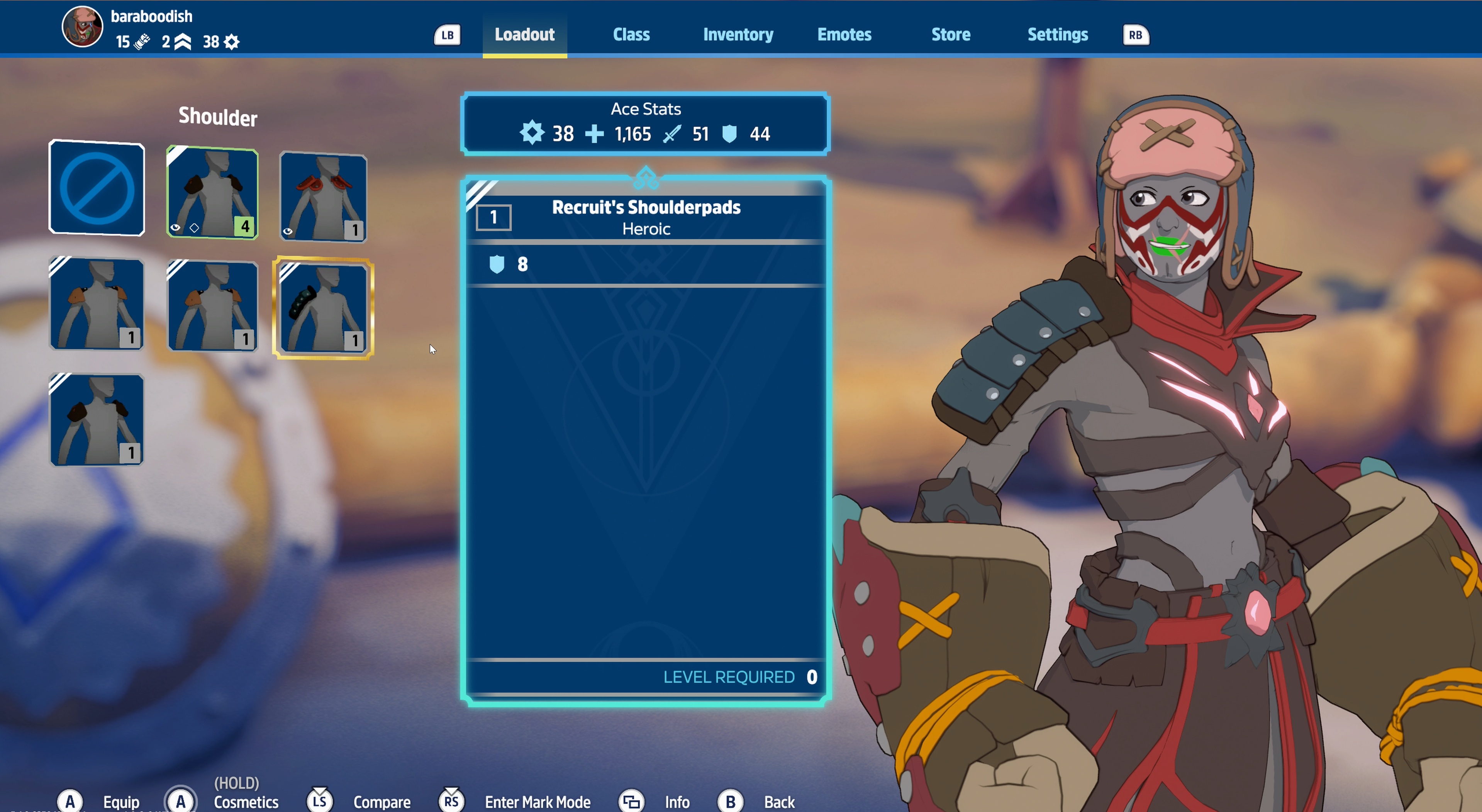
Task: Open the Store tab
Action: click(950, 34)
